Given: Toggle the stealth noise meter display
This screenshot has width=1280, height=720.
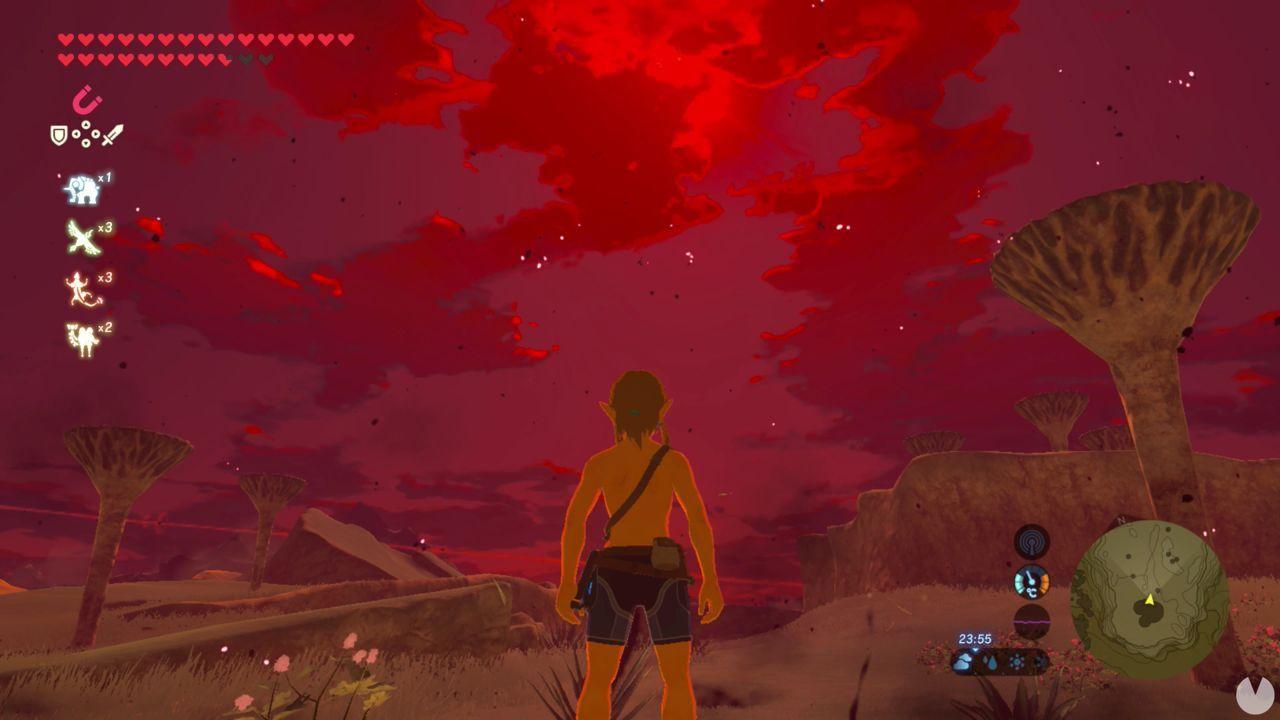Looking at the screenshot, I should (x=1030, y=621).
